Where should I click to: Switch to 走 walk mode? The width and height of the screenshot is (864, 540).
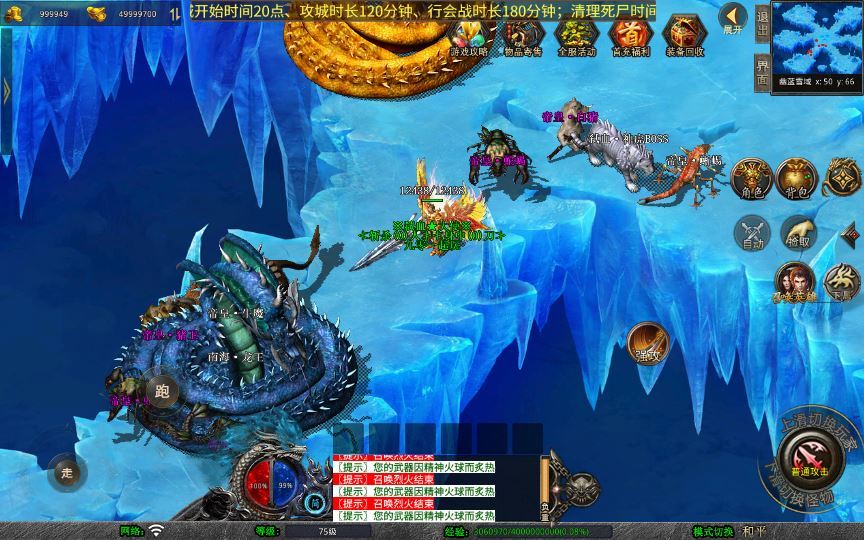(67, 472)
